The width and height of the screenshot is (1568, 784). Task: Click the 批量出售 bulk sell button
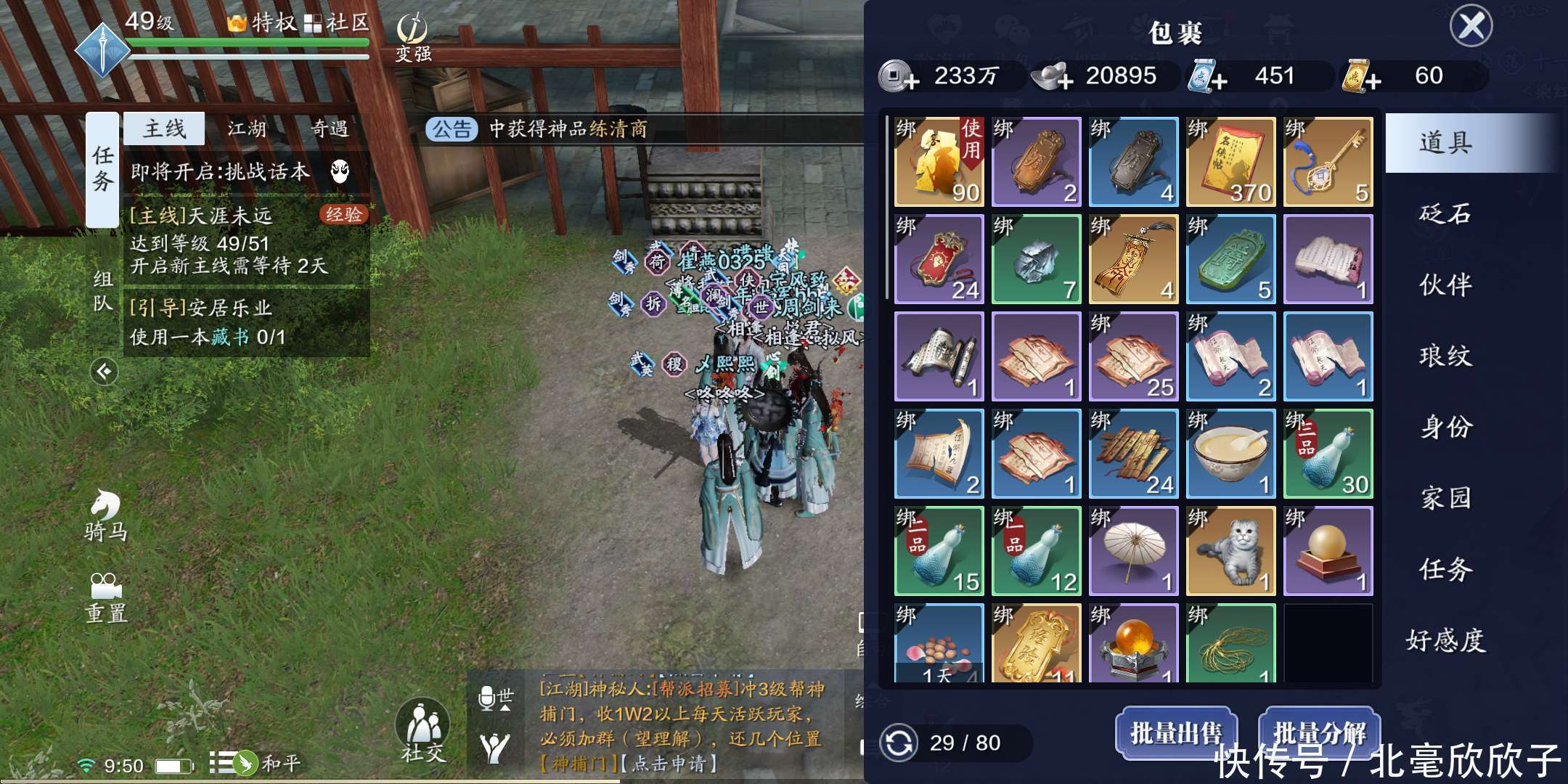coord(1175,733)
